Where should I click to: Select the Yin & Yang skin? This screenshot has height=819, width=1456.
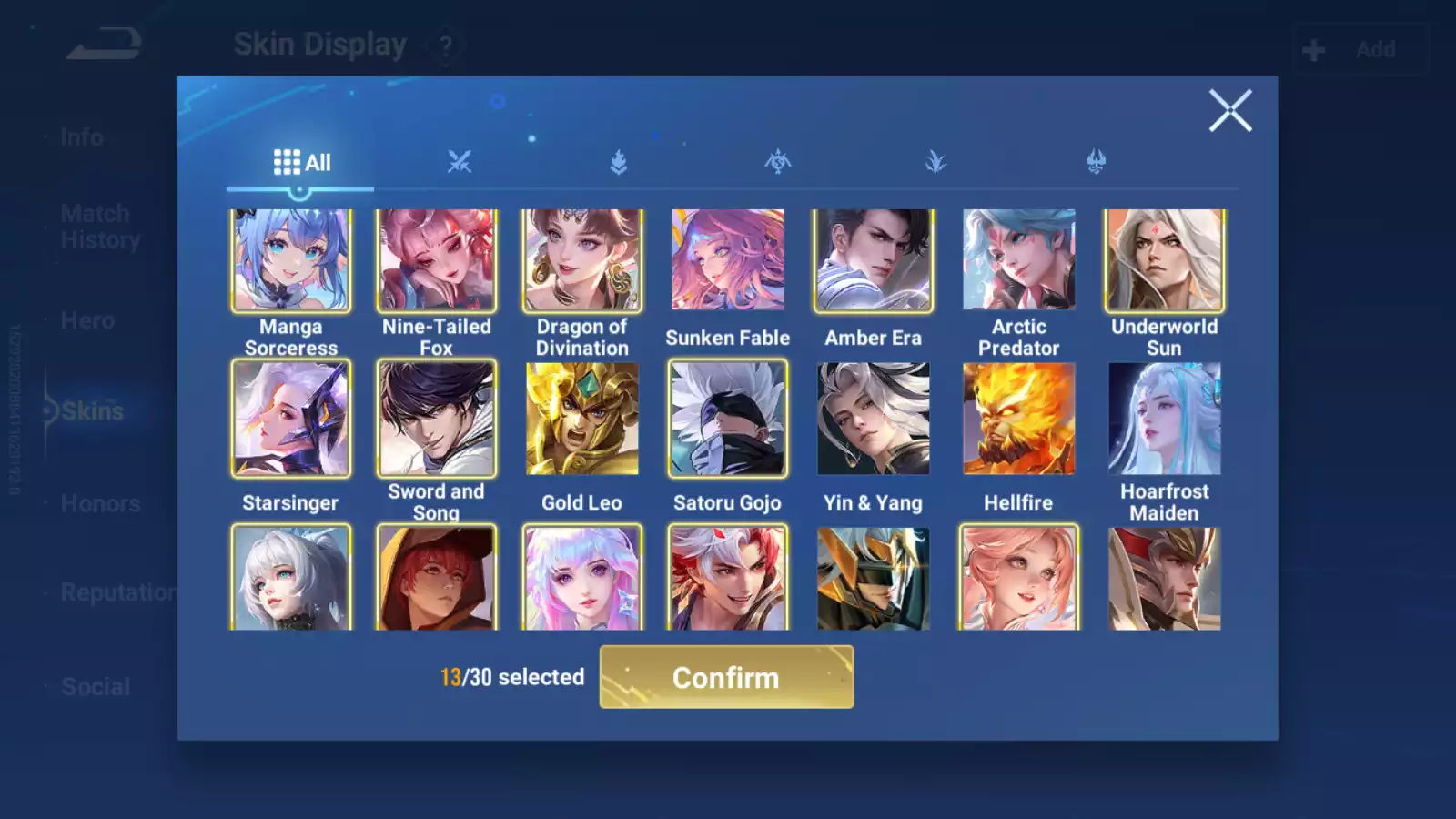[872, 419]
